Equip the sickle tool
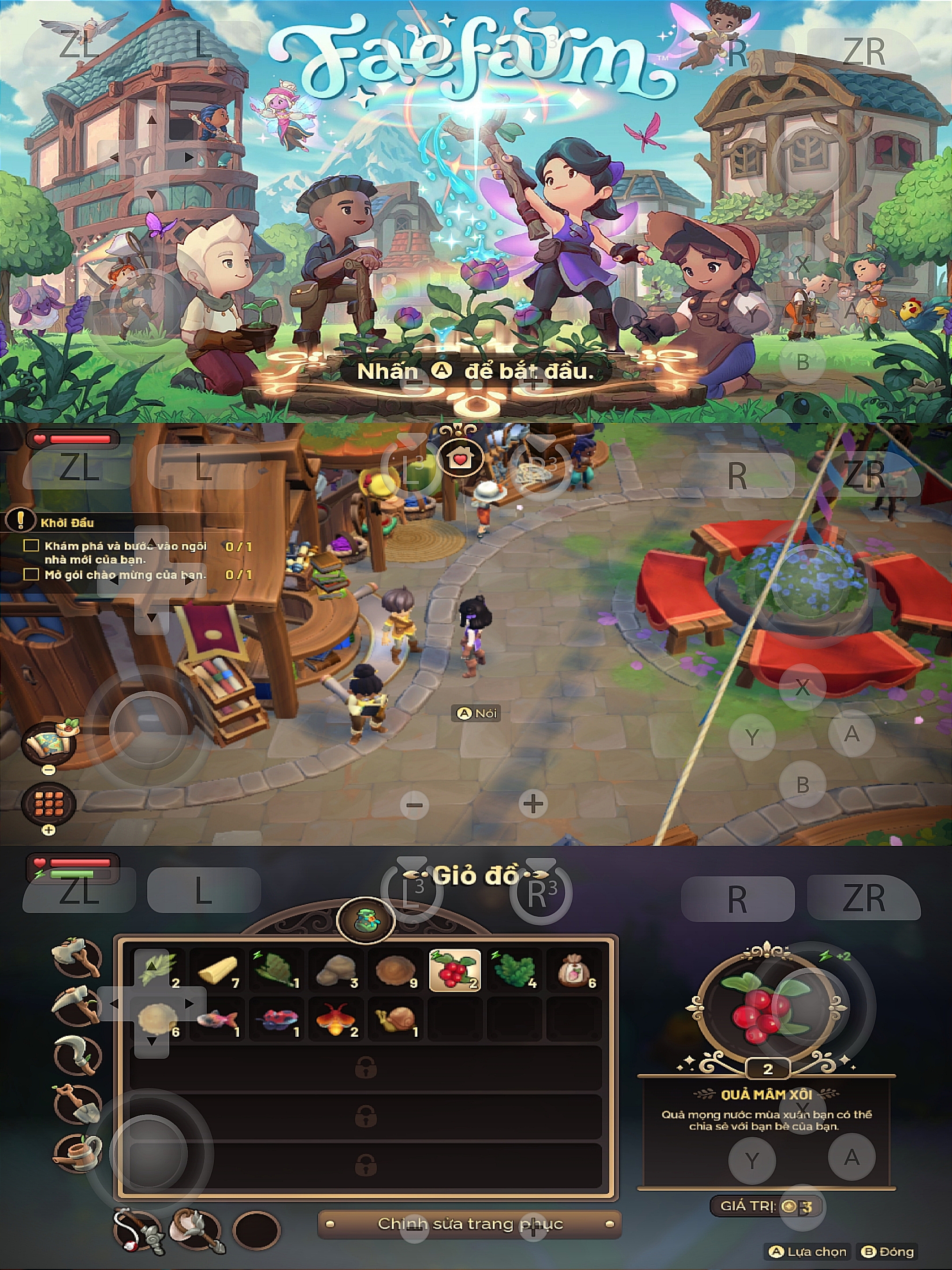The image size is (952, 1270). [x=78, y=1054]
